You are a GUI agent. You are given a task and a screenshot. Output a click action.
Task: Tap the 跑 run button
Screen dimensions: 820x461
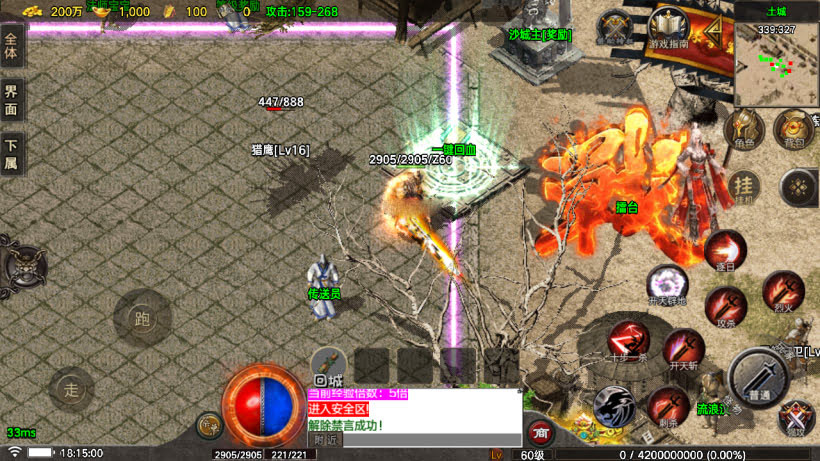point(141,319)
